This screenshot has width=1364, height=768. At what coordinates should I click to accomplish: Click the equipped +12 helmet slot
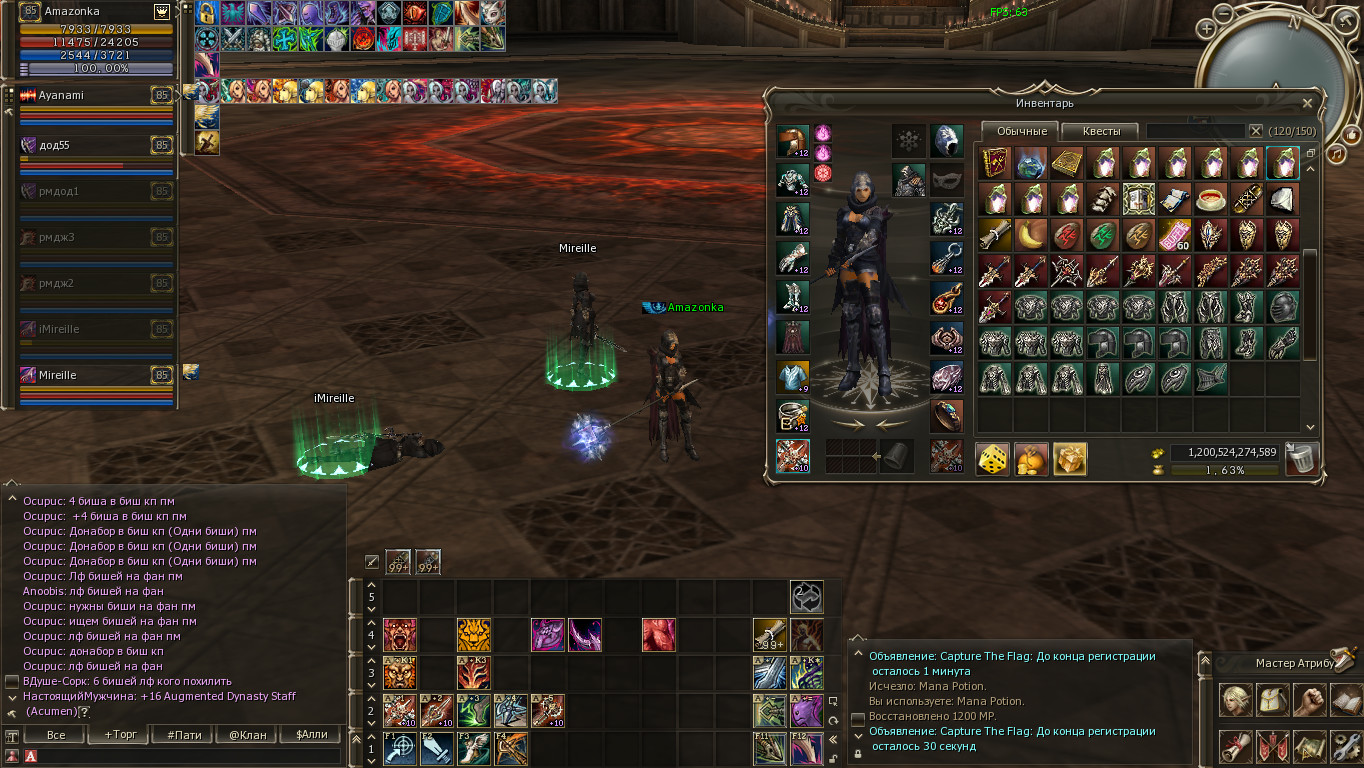[x=793, y=142]
